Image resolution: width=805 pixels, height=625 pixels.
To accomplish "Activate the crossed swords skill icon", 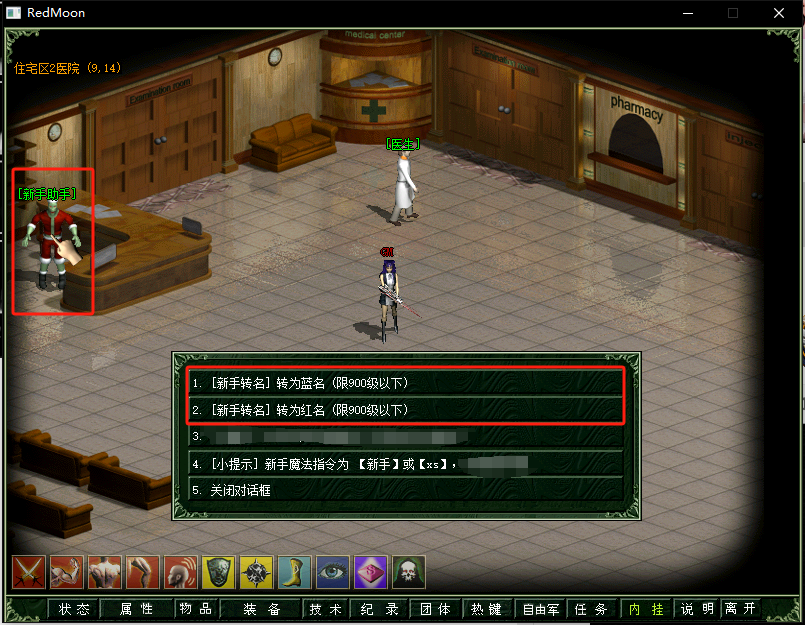I will click(29, 572).
